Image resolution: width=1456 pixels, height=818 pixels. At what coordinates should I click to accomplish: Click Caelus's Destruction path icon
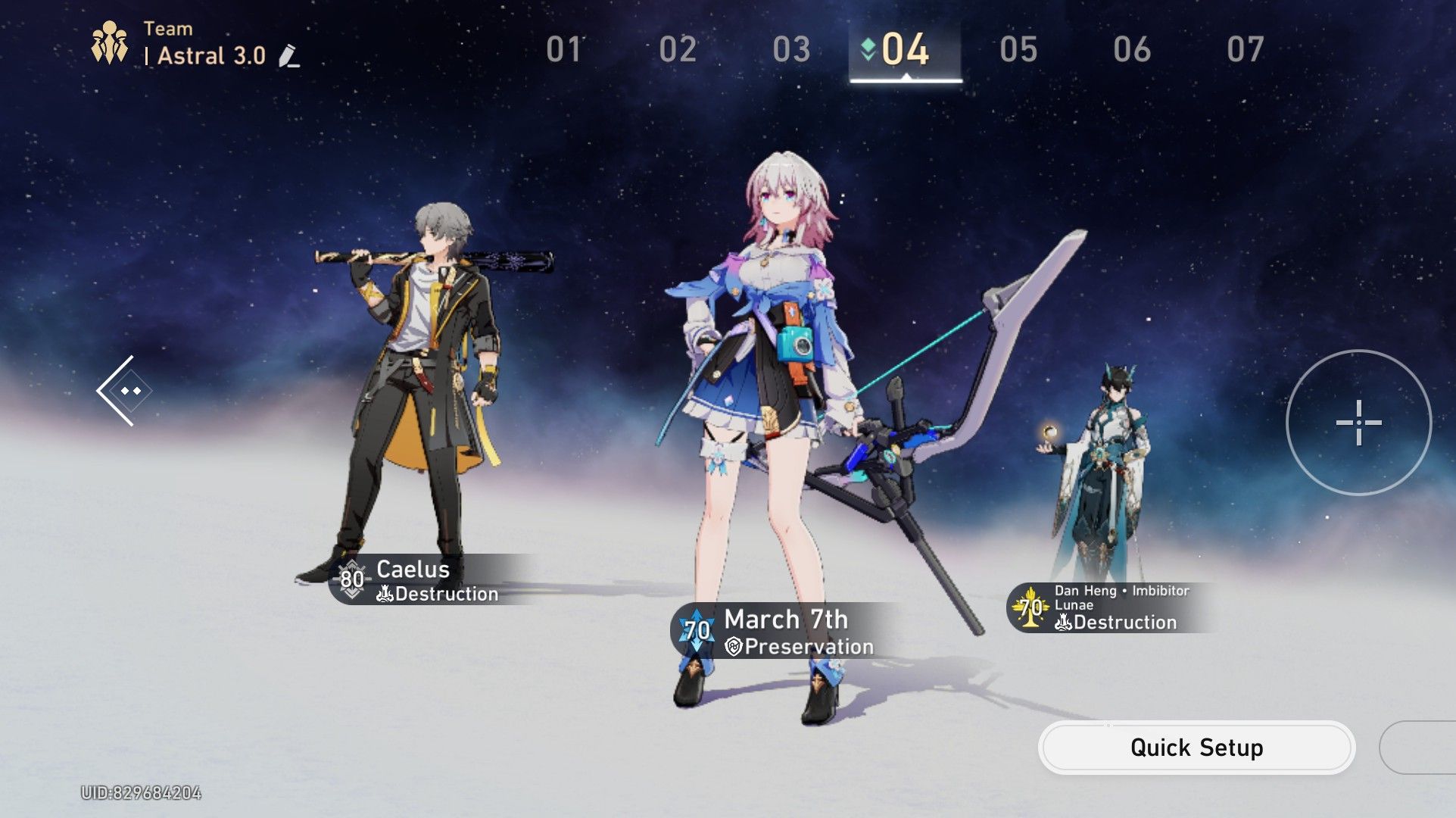point(385,595)
